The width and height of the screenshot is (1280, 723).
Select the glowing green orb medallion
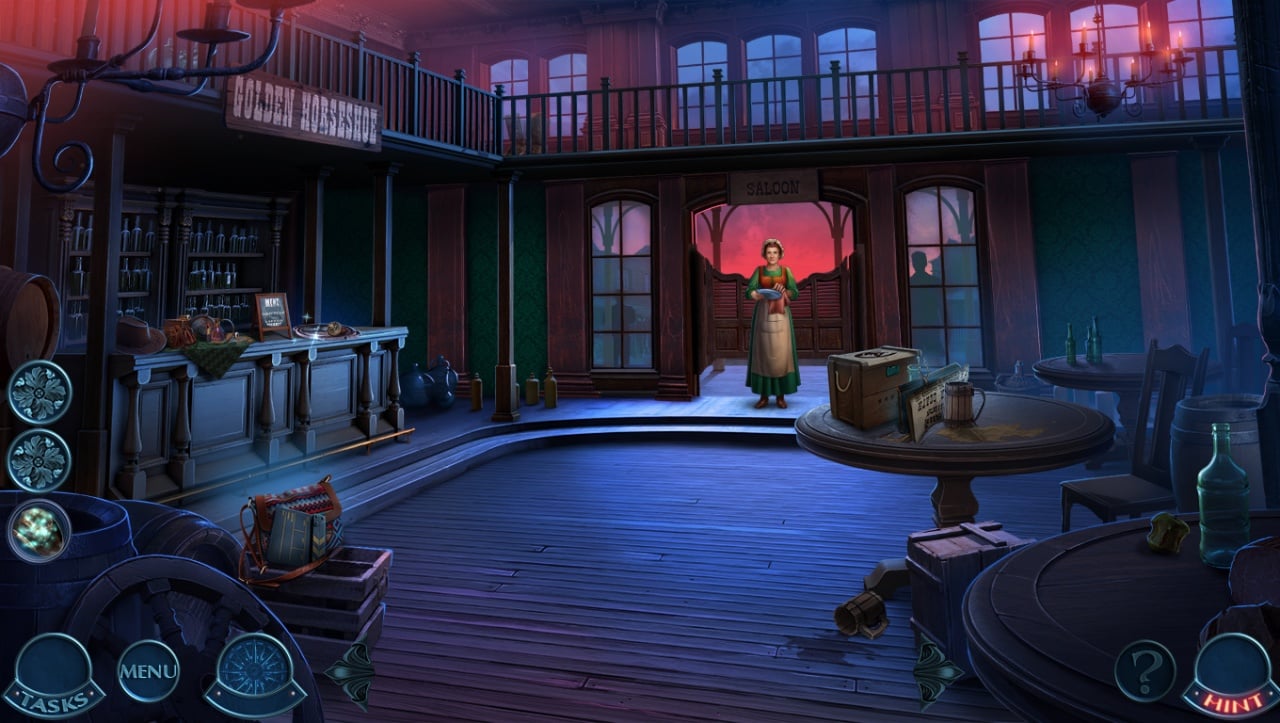coord(40,530)
